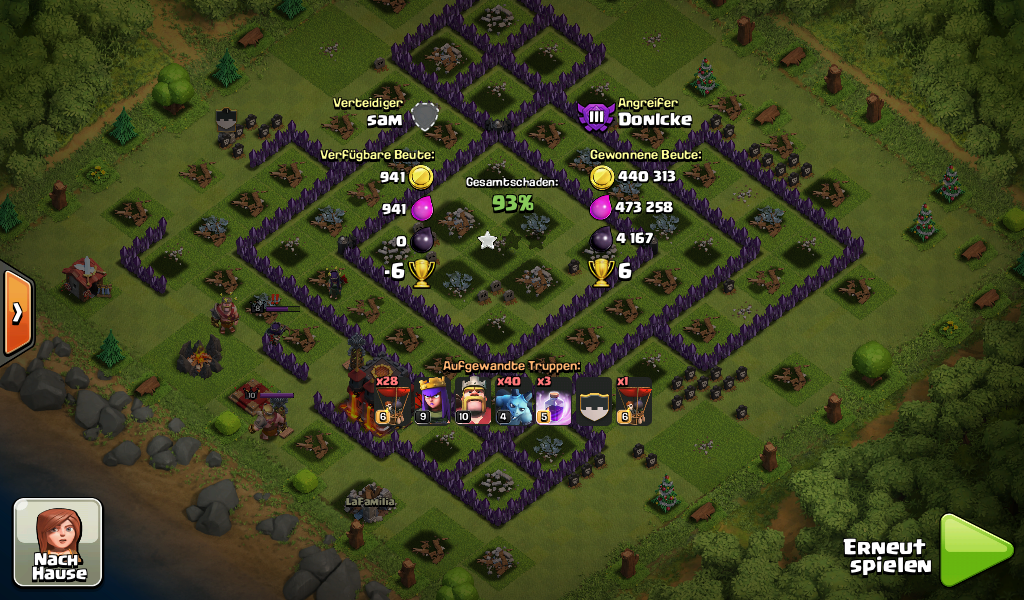Select the x1 Balloon troop icon
This screenshot has height=600, width=1024.
[634, 401]
